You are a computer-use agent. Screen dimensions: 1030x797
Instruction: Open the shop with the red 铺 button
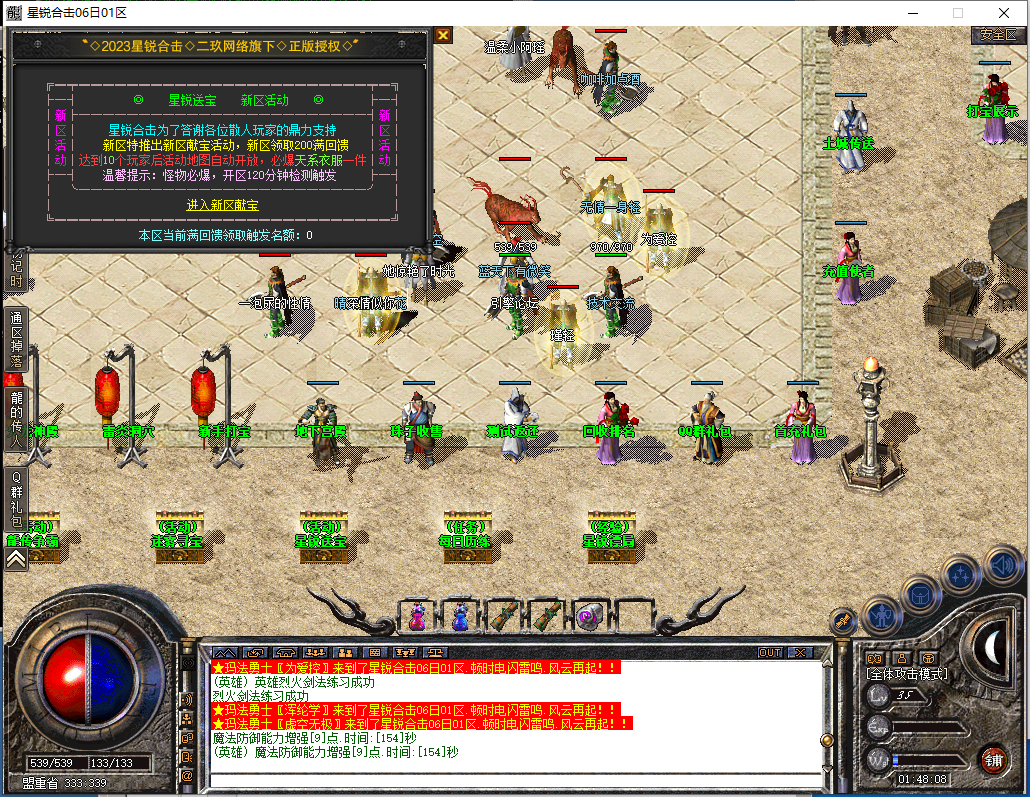click(x=992, y=758)
